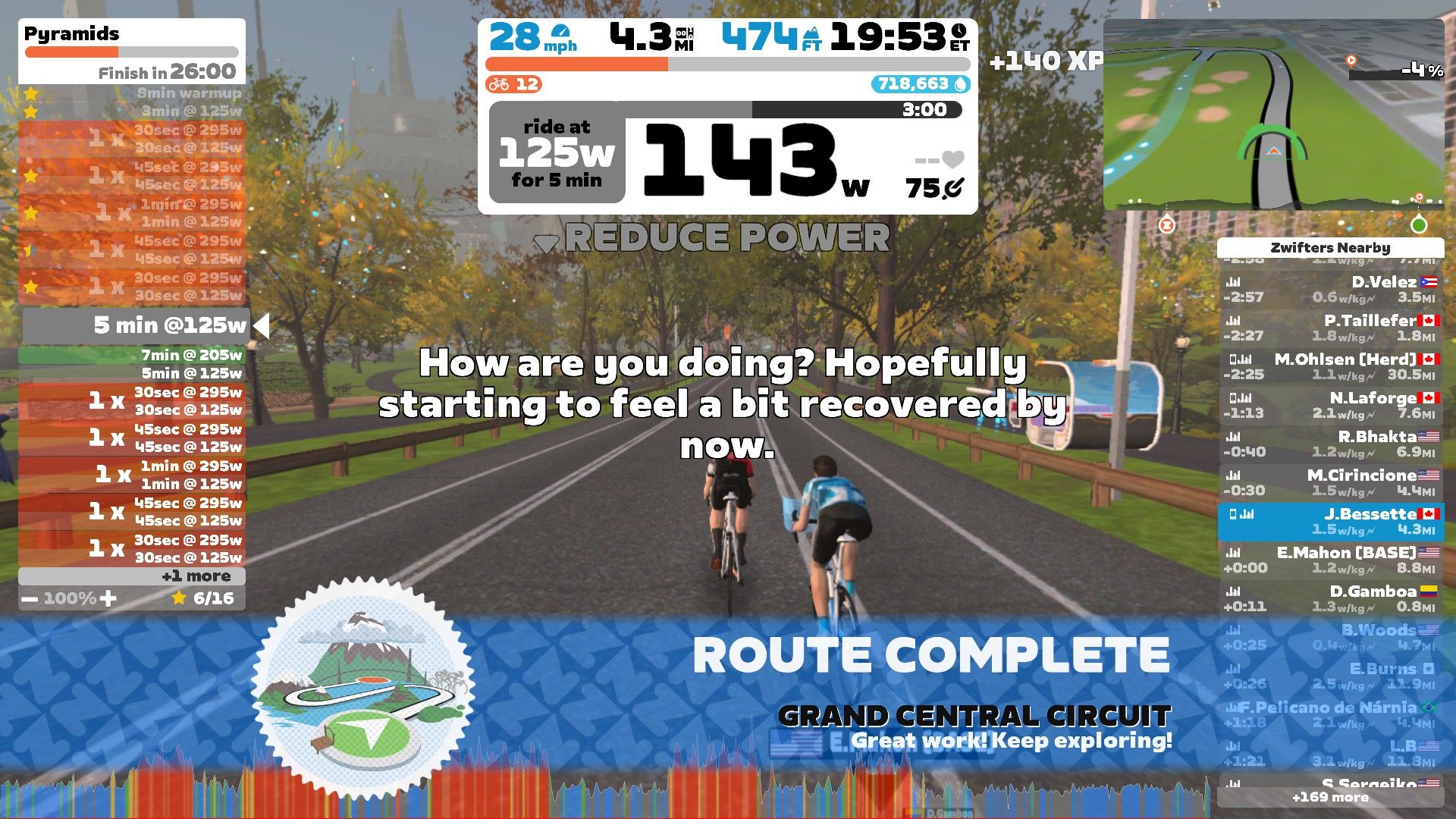The image size is (1456, 819).
Task: Click the orange Z marker on the minimap
Action: tap(1168, 224)
